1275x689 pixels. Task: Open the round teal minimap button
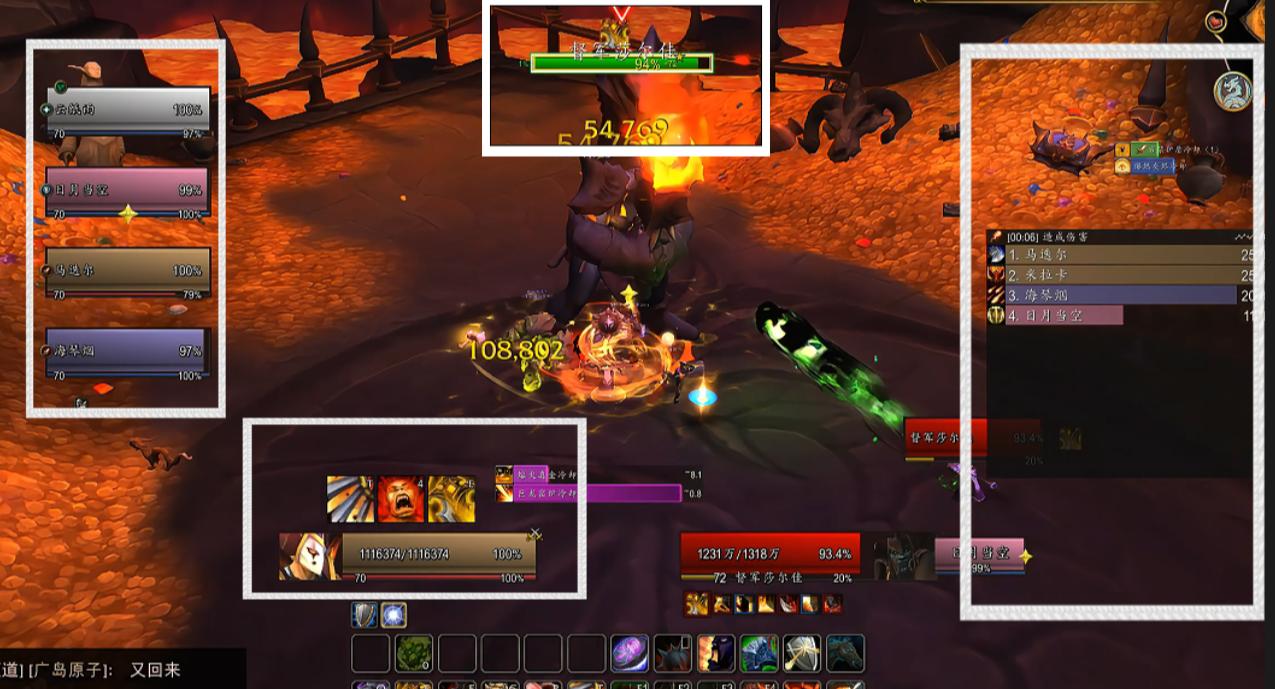(x=1233, y=91)
